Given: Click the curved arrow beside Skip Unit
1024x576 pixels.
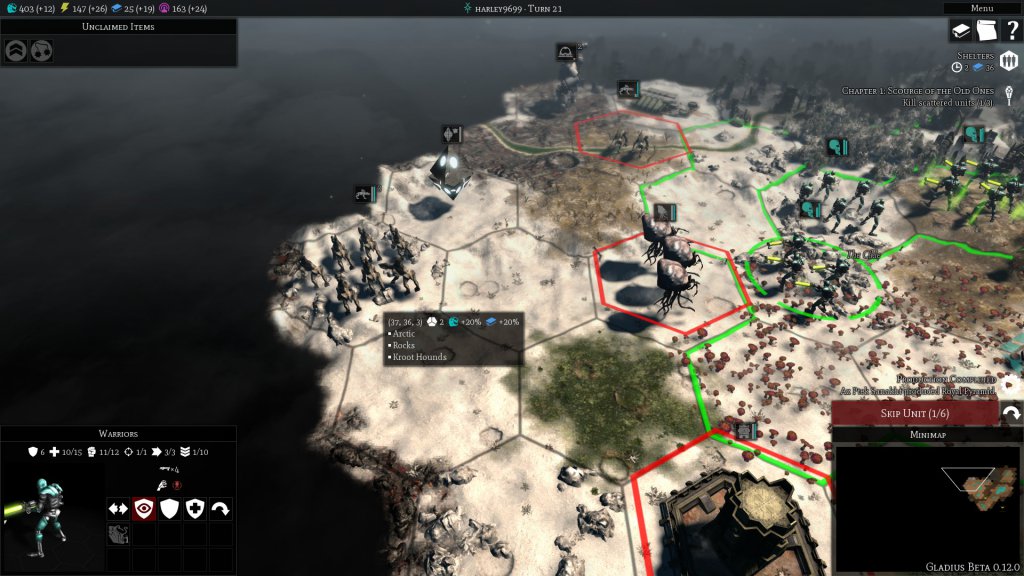Looking at the screenshot, I should 1011,413.
